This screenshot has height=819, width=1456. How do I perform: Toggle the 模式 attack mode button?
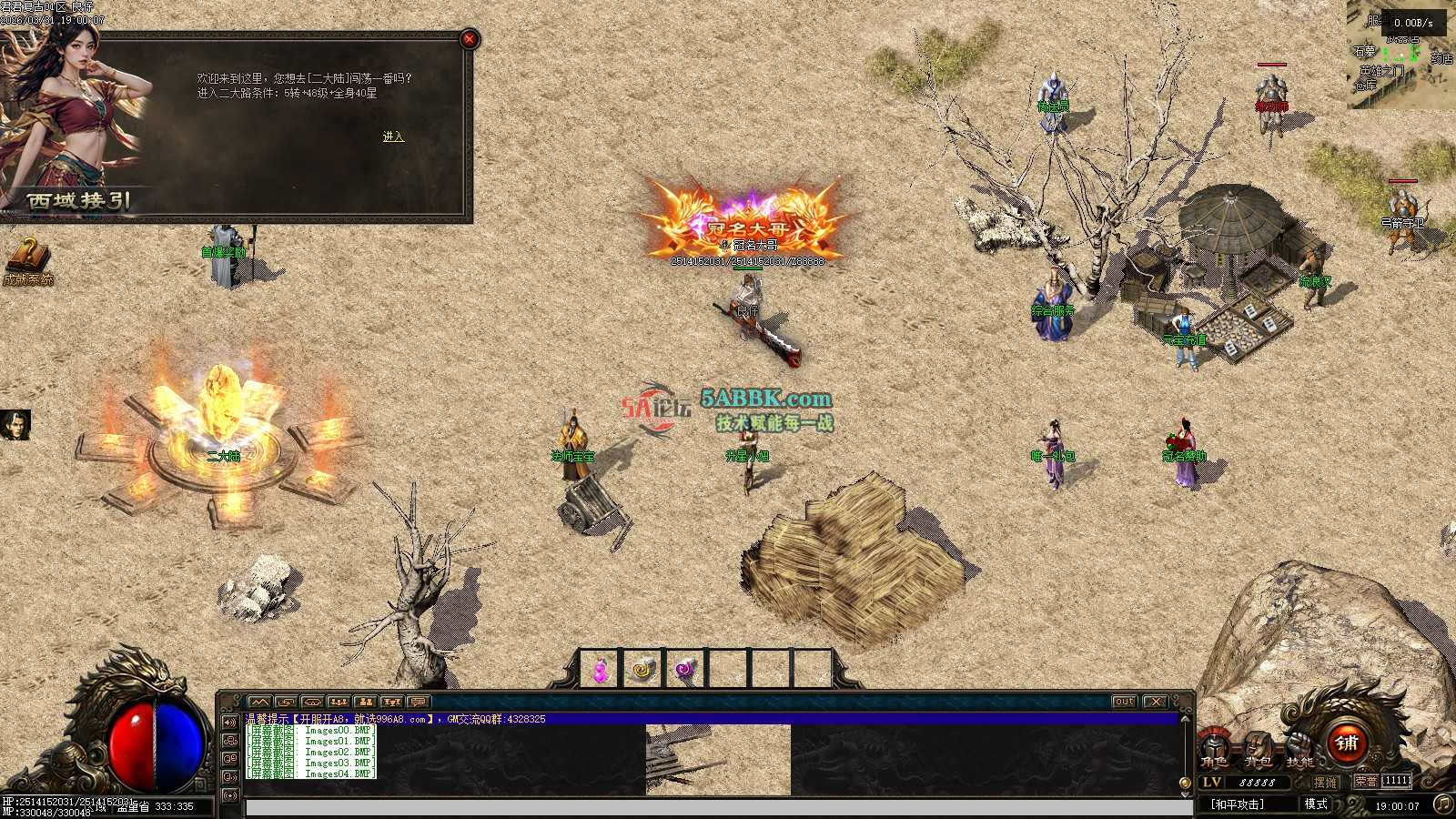click(1316, 804)
